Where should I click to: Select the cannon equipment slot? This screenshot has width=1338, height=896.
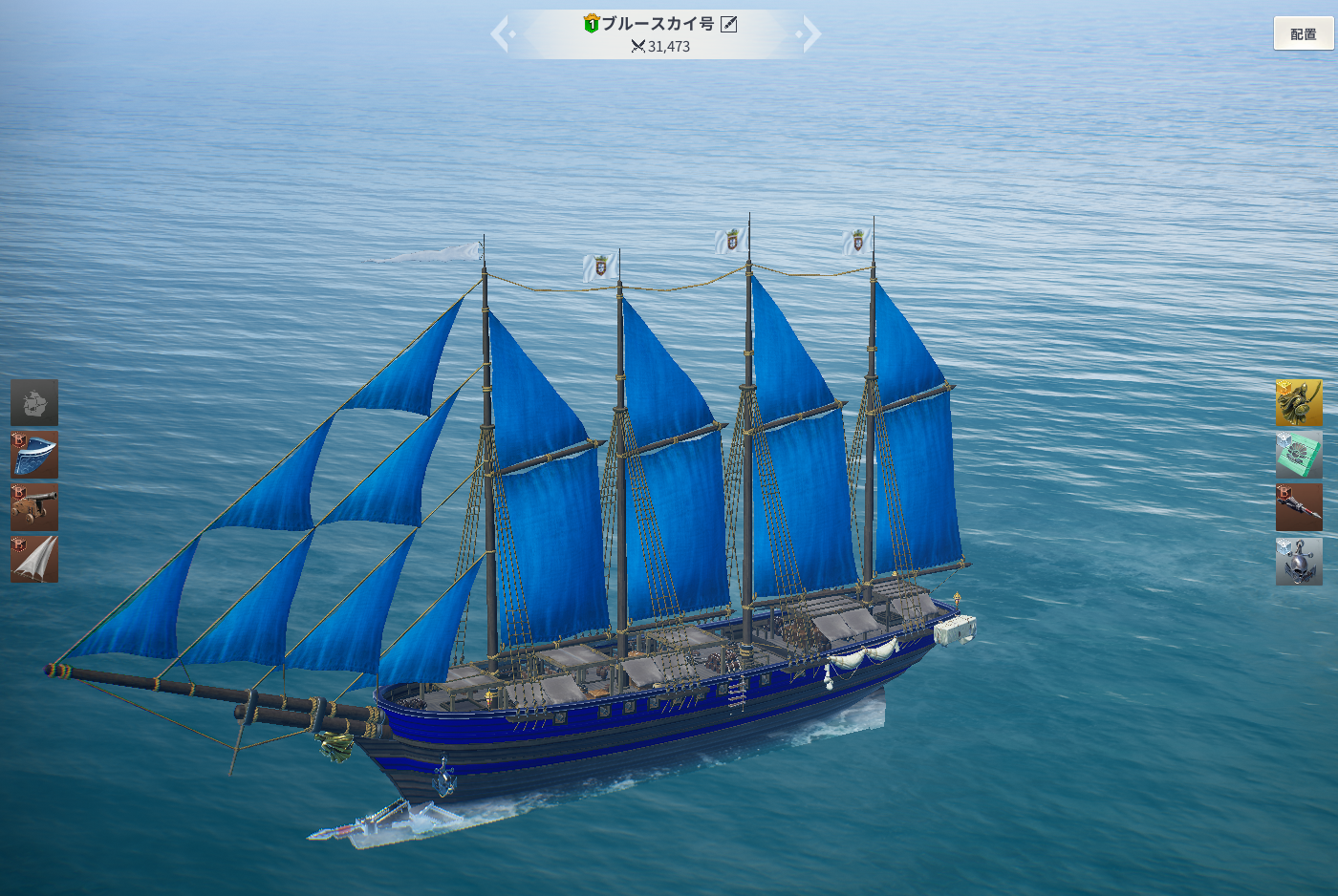pos(34,506)
